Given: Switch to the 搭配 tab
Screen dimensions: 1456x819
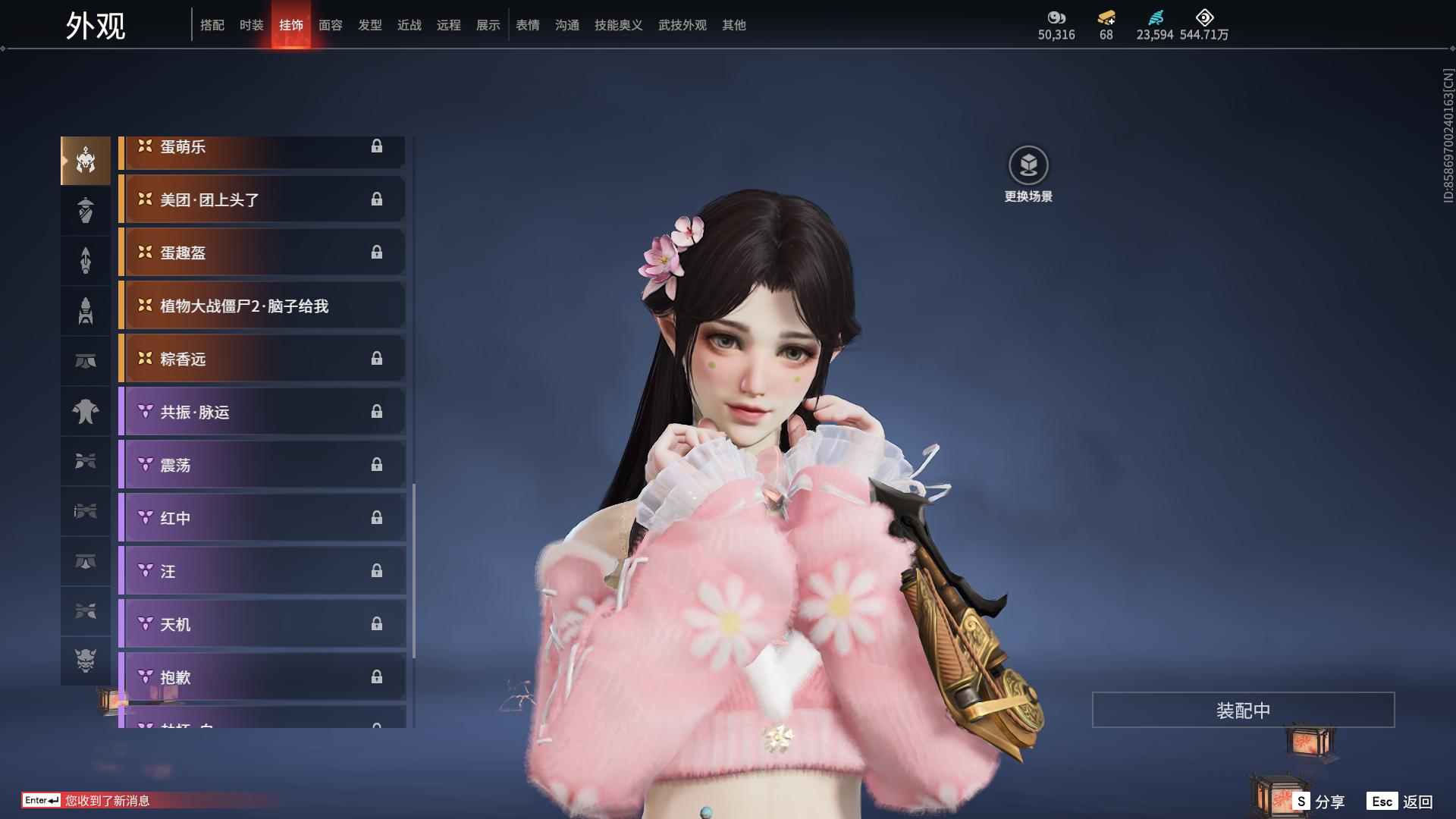Looking at the screenshot, I should (212, 25).
